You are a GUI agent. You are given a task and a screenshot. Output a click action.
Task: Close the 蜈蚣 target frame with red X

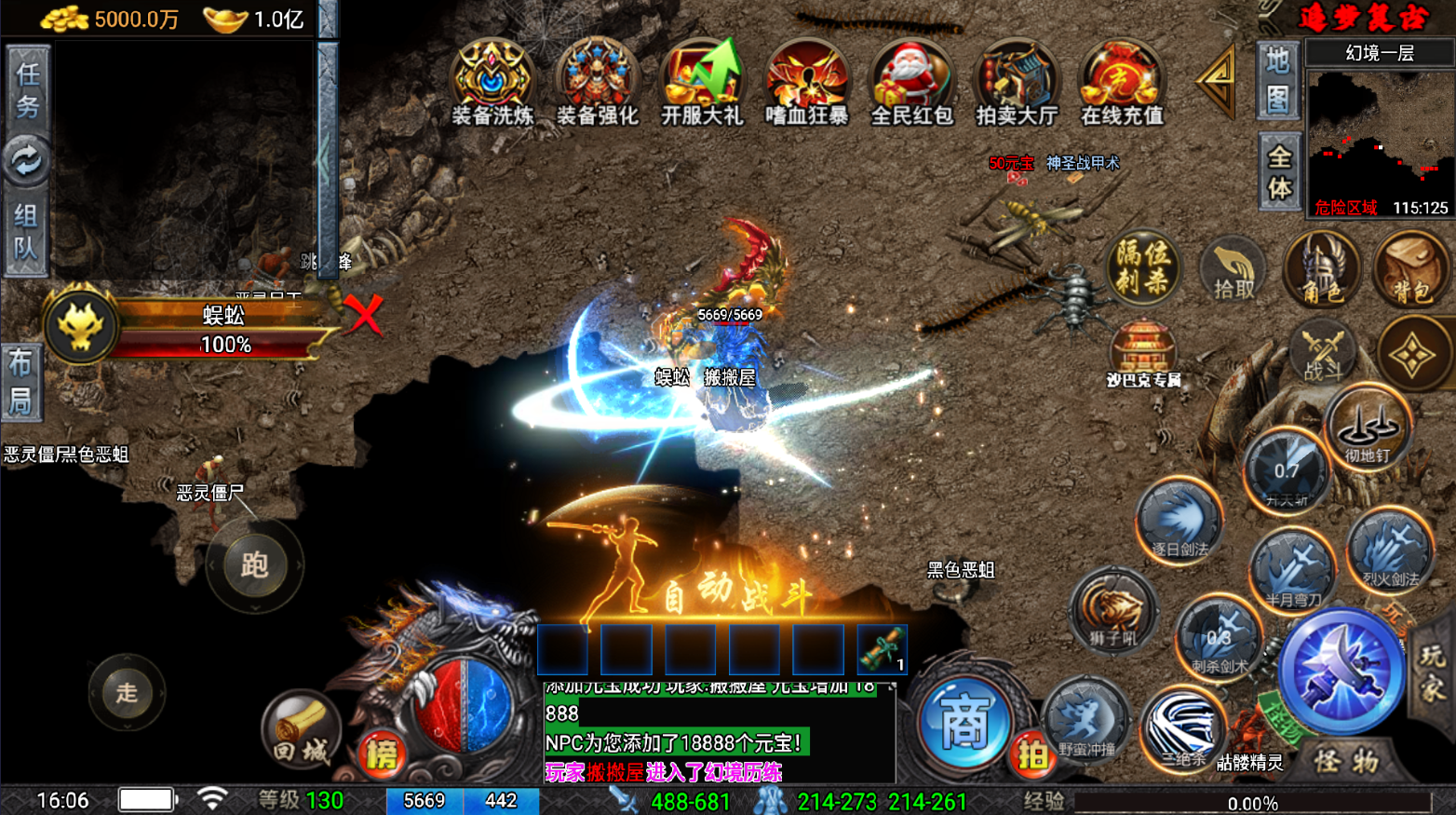click(x=363, y=315)
